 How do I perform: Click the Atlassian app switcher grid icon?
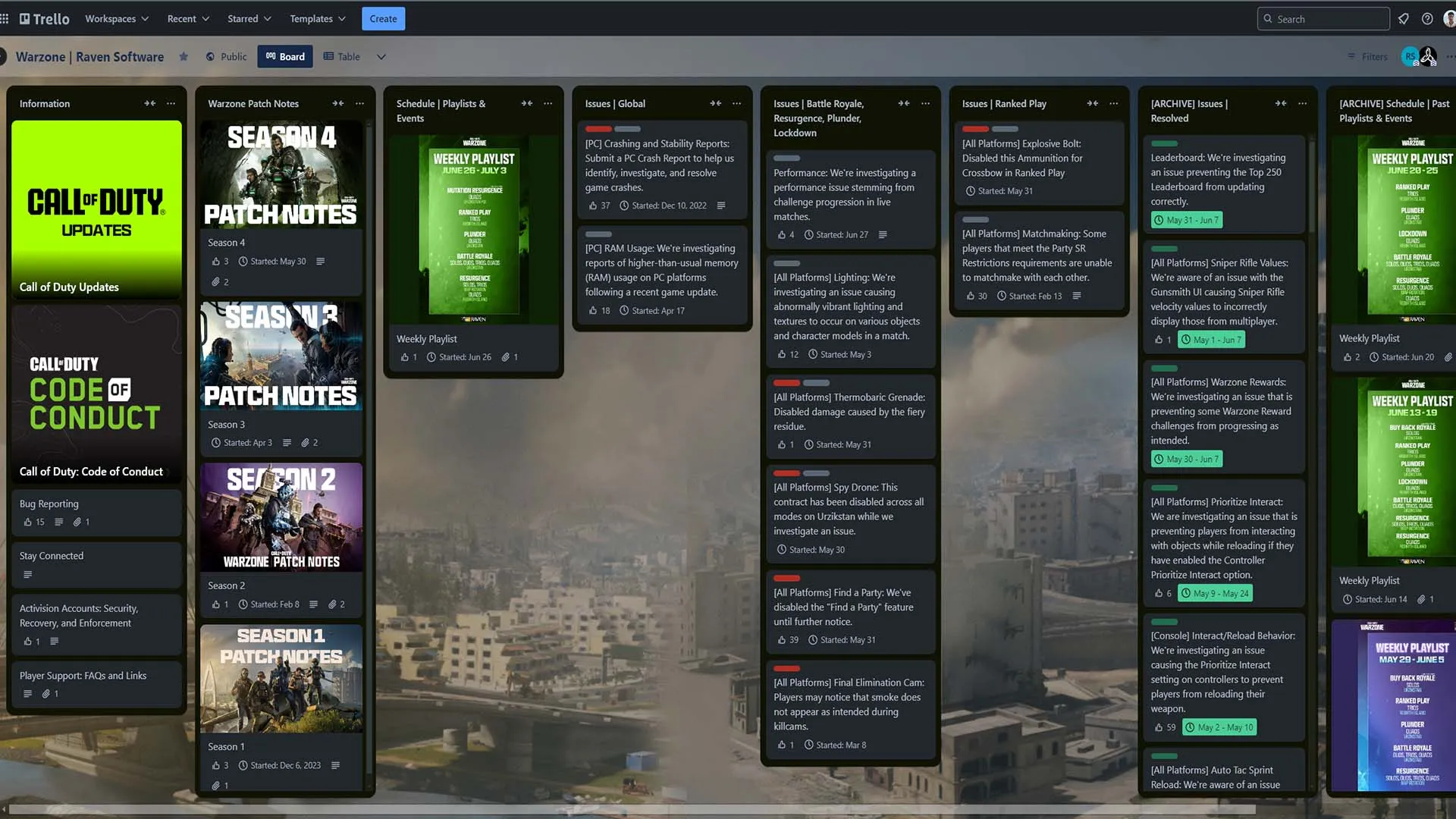pyautogui.click(x=6, y=18)
